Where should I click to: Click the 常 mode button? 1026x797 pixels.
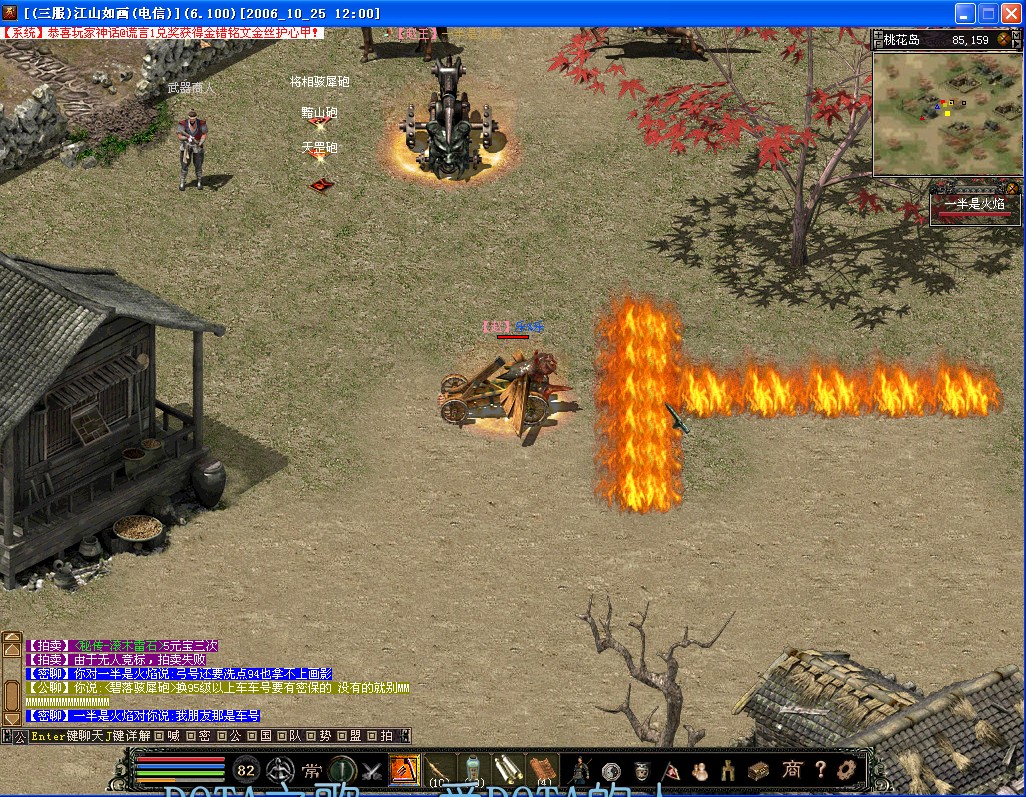point(312,771)
